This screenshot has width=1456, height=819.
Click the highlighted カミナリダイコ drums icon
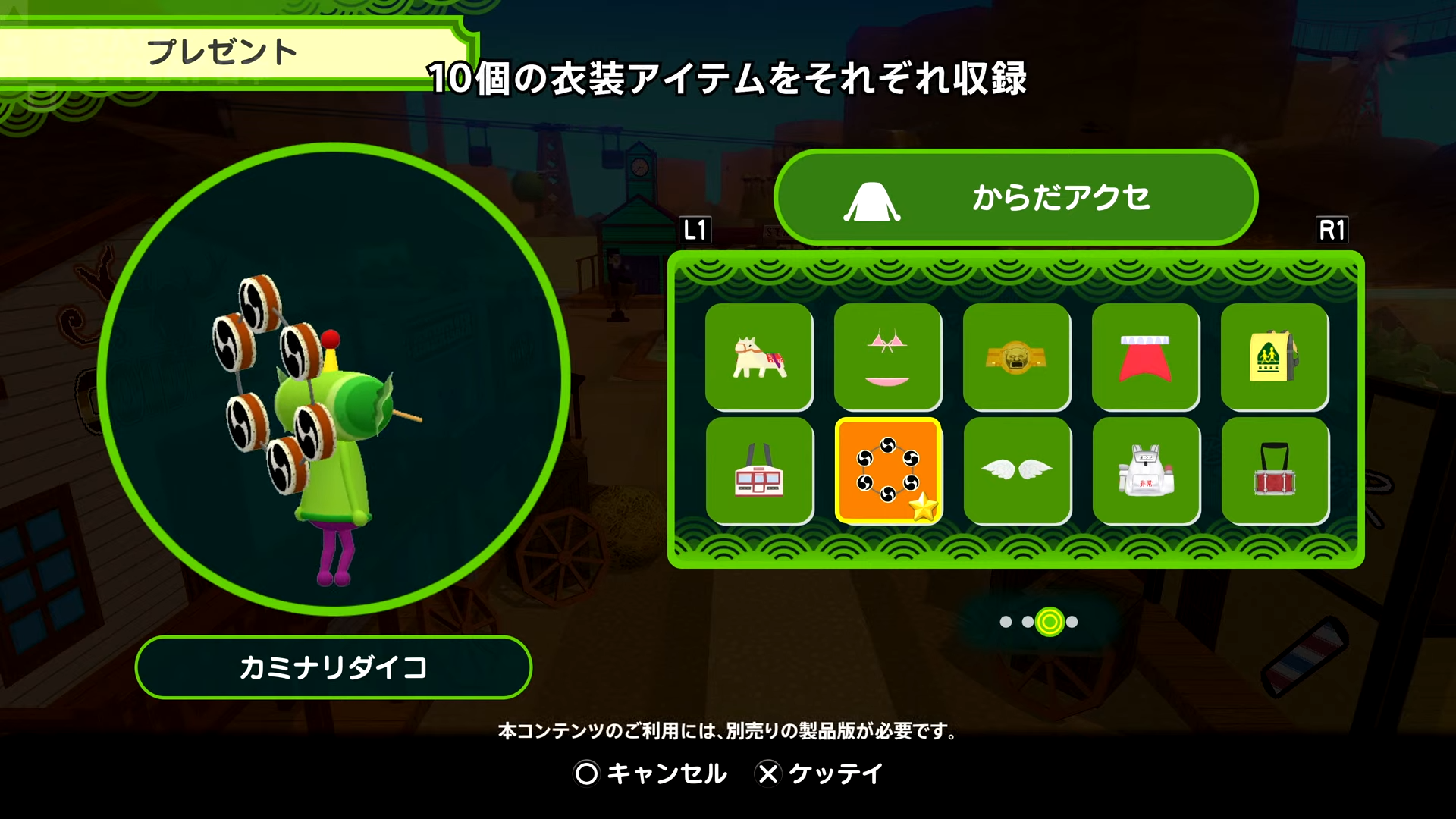click(x=890, y=470)
